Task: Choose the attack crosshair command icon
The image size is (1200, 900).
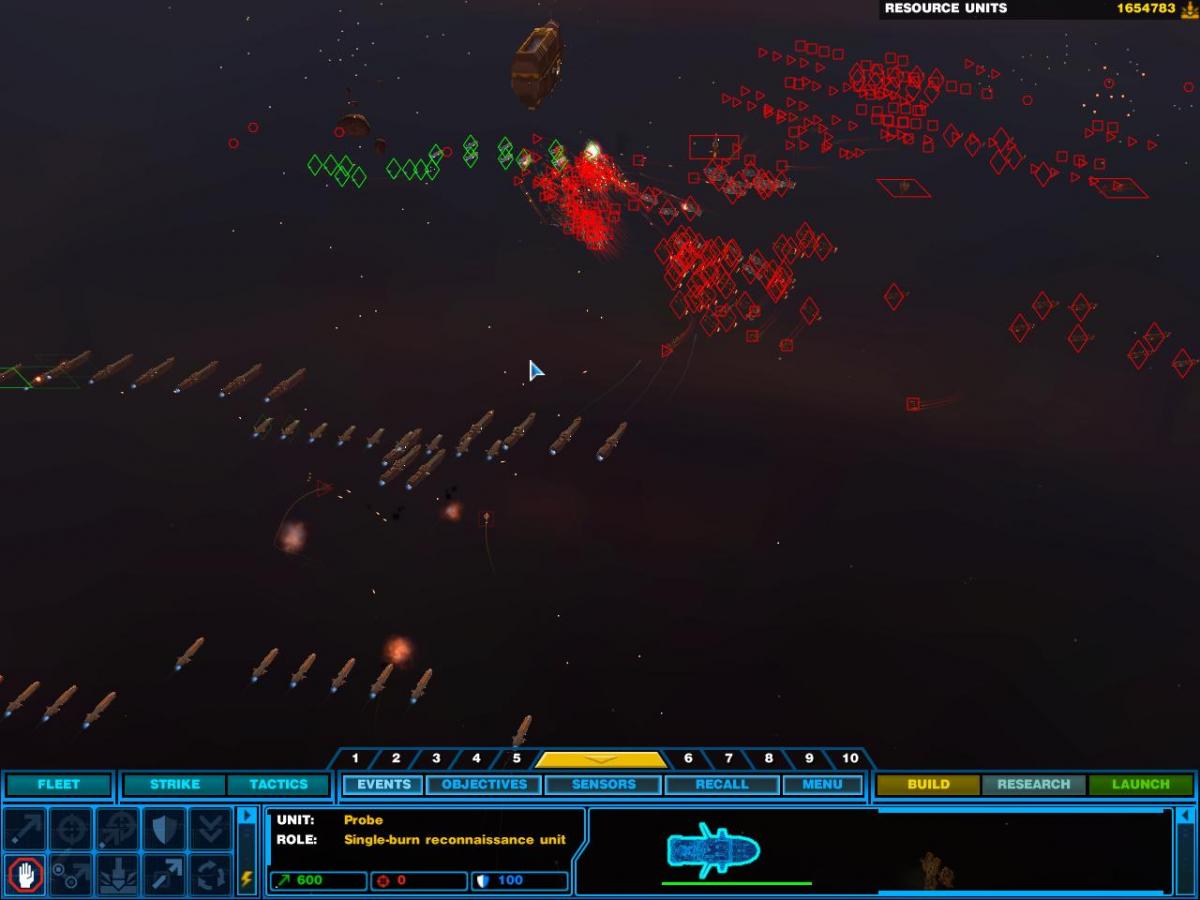Action: click(71, 829)
